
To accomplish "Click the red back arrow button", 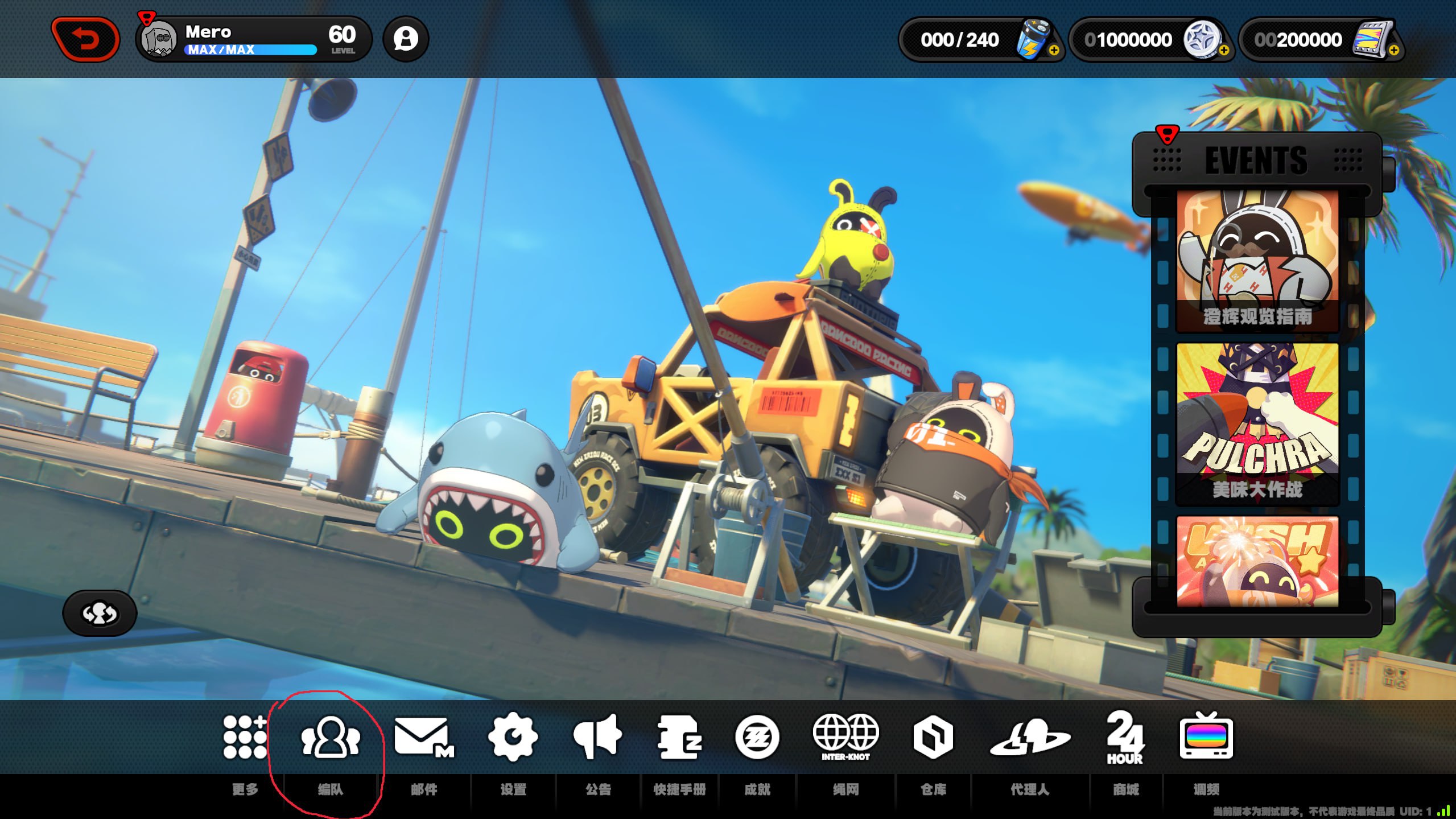I will click(x=85, y=39).
